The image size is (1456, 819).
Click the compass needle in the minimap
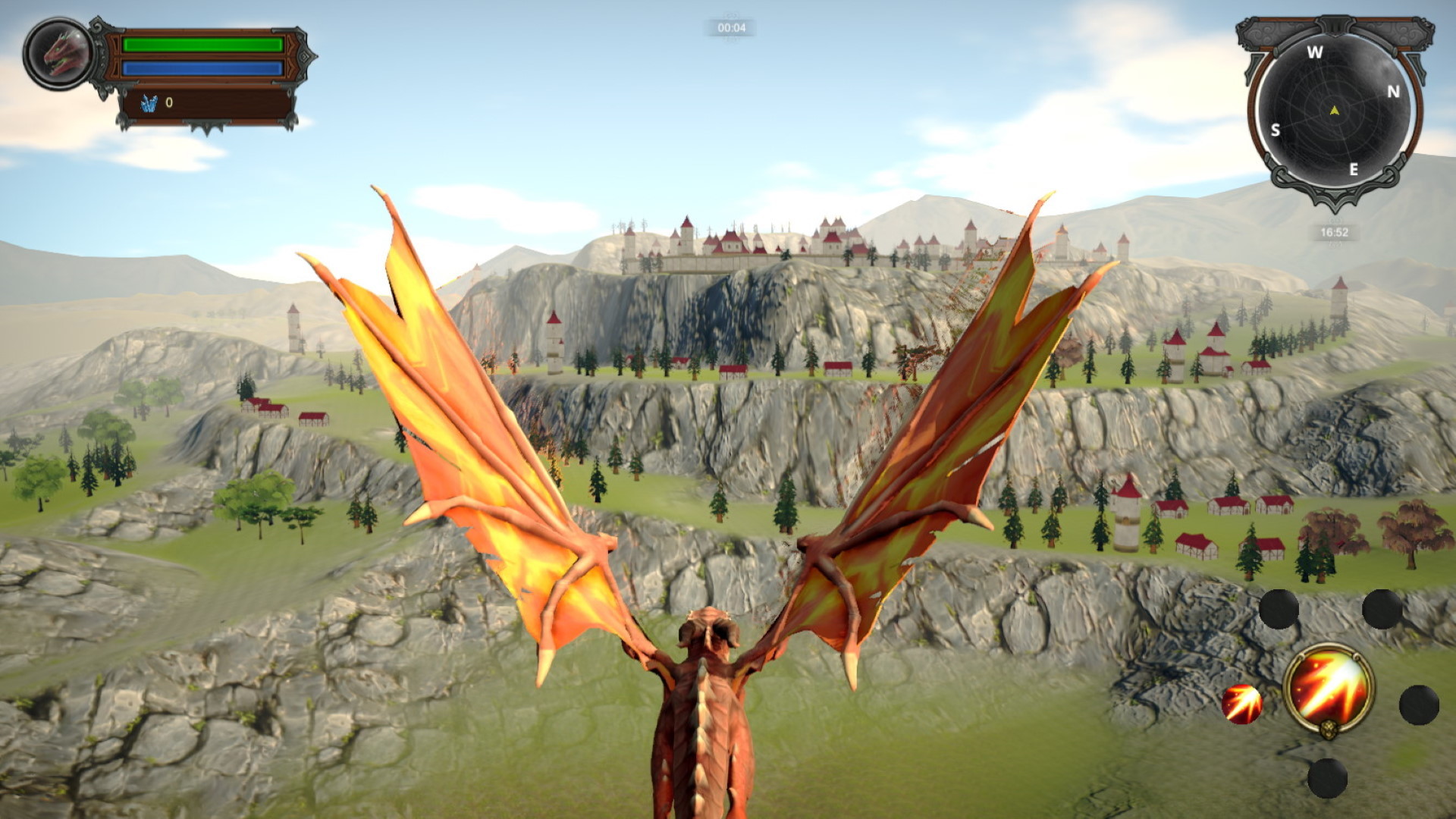1334,111
